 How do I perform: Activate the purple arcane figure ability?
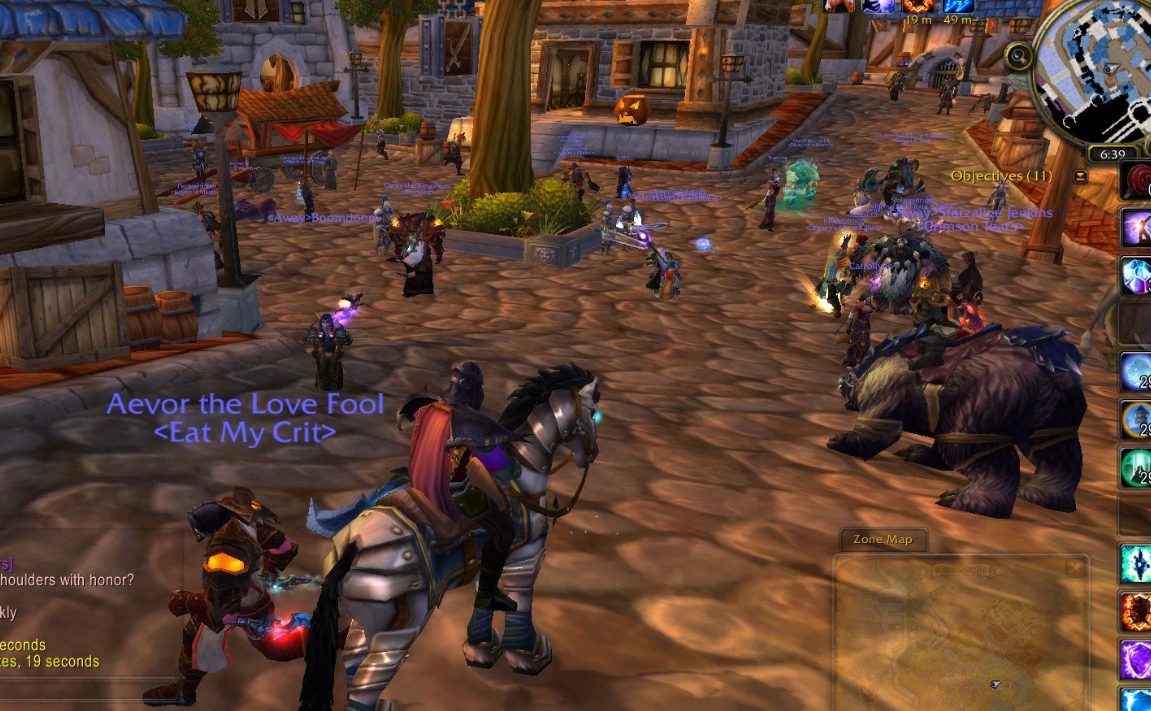(1137, 228)
